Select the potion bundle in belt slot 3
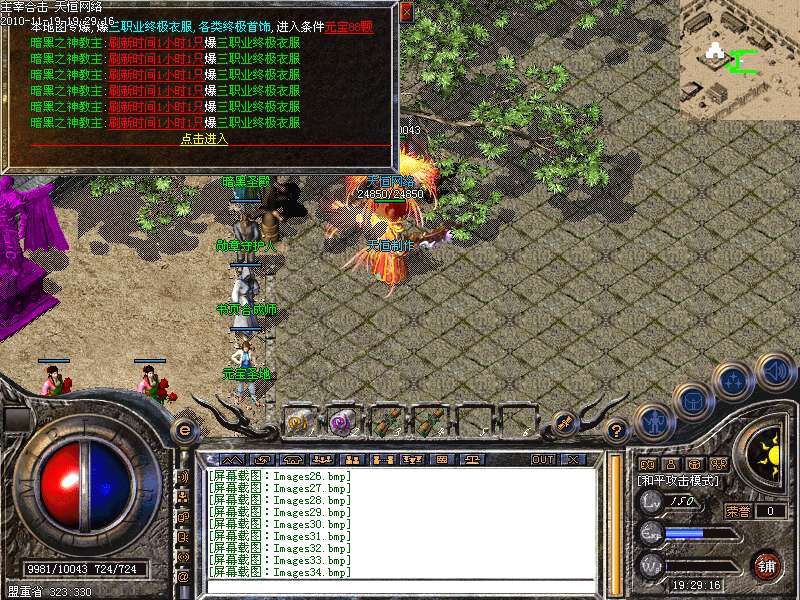The image size is (800, 600). [385, 422]
